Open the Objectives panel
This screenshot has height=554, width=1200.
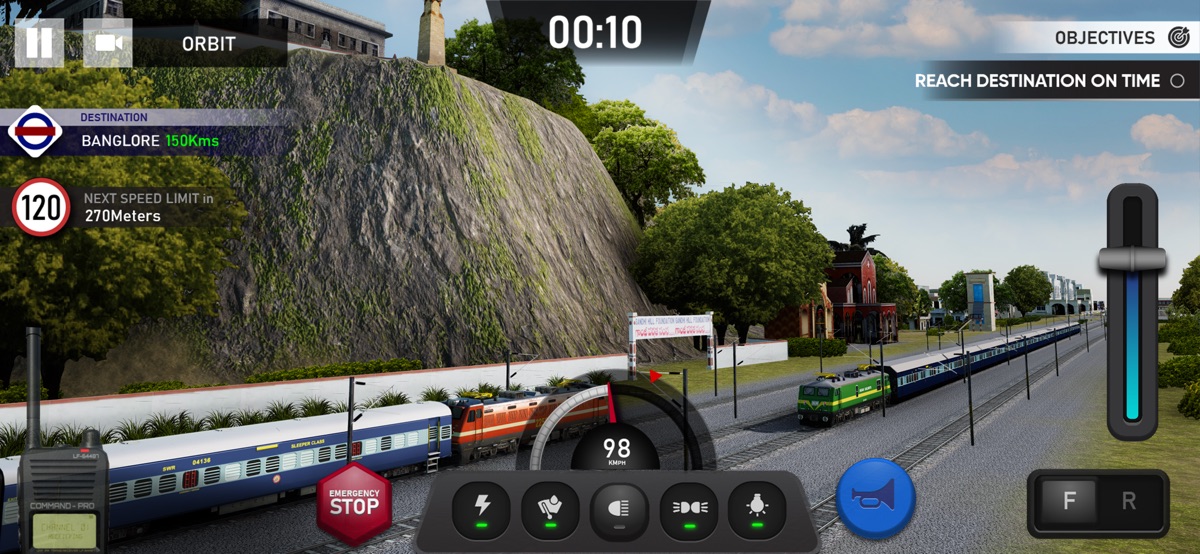click(x=1120, y=38)
